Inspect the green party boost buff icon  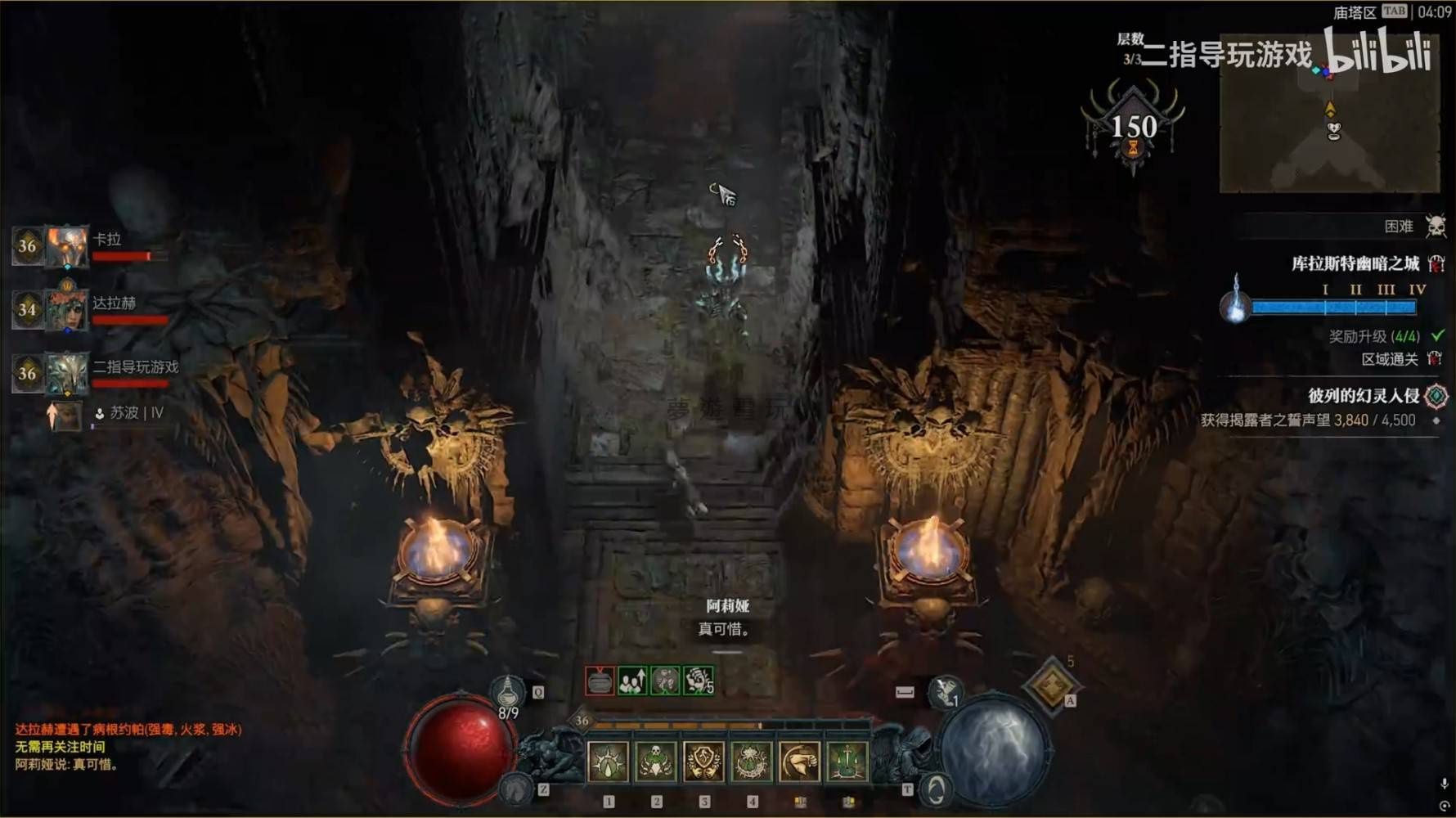pyautogui.click(x=632, y=681)
